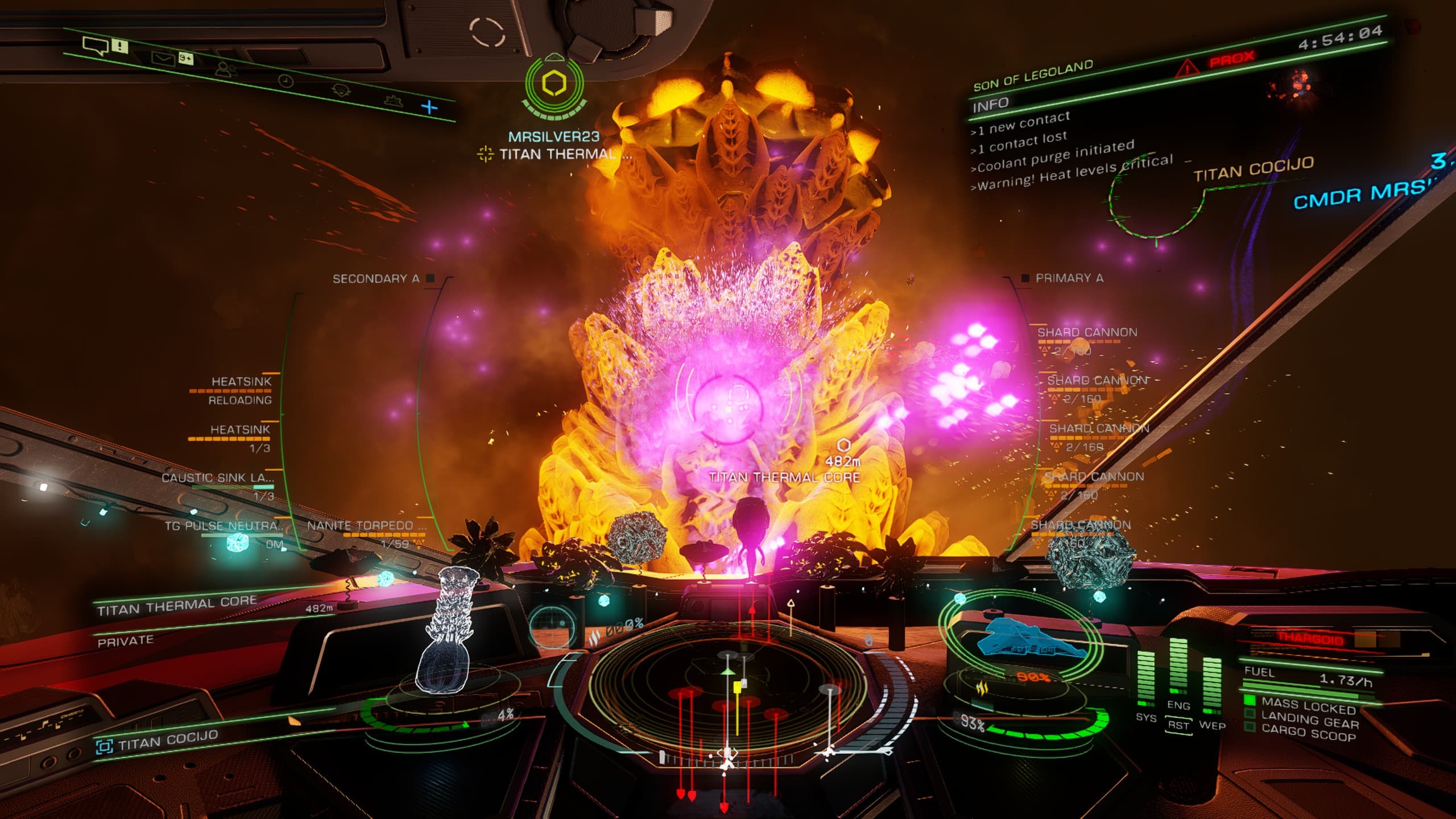Show the recent history clock tab
1456x819 pixels.
(x=286, y=81)
